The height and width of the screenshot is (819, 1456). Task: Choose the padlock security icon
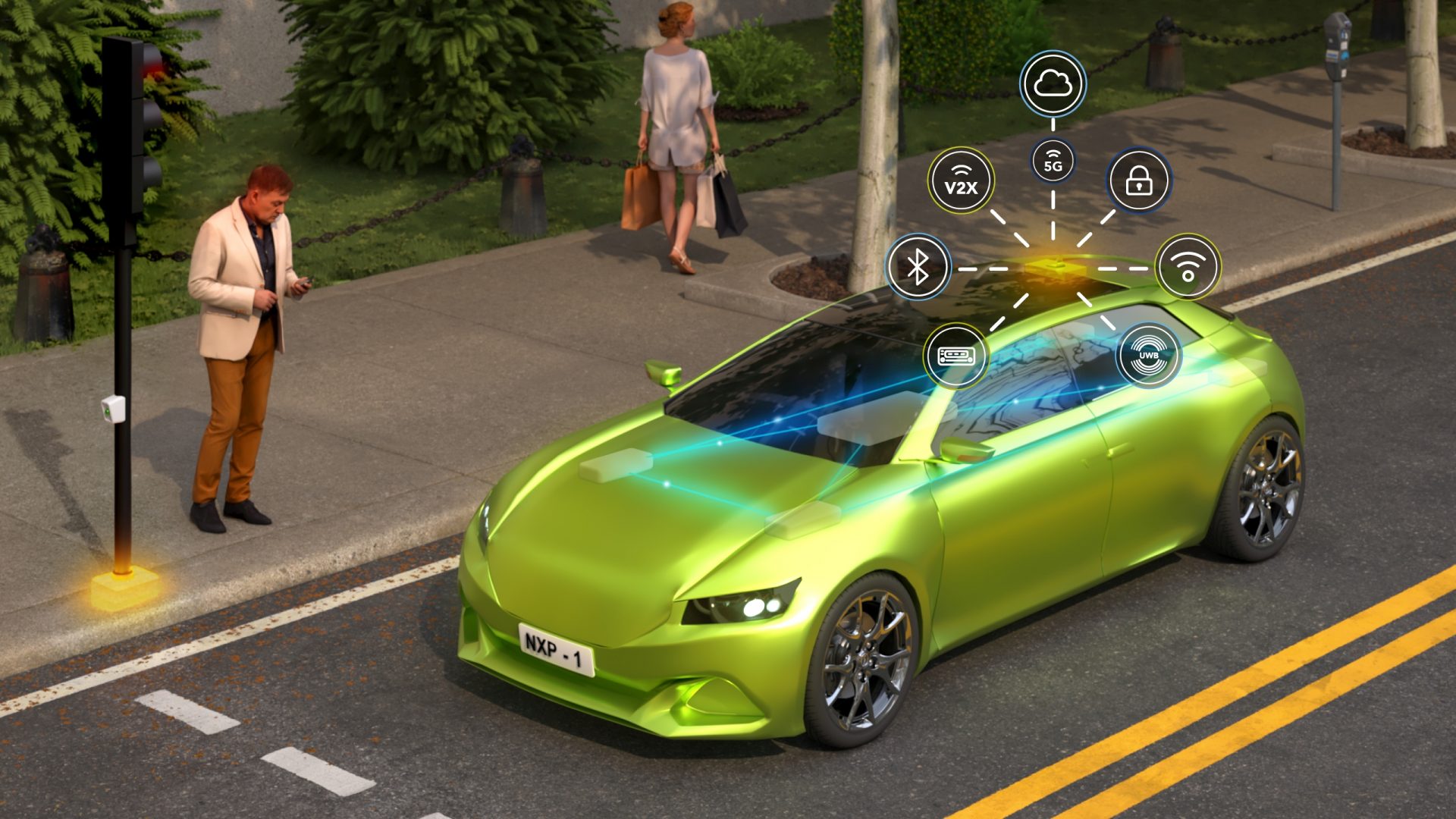click(1139, 180)
